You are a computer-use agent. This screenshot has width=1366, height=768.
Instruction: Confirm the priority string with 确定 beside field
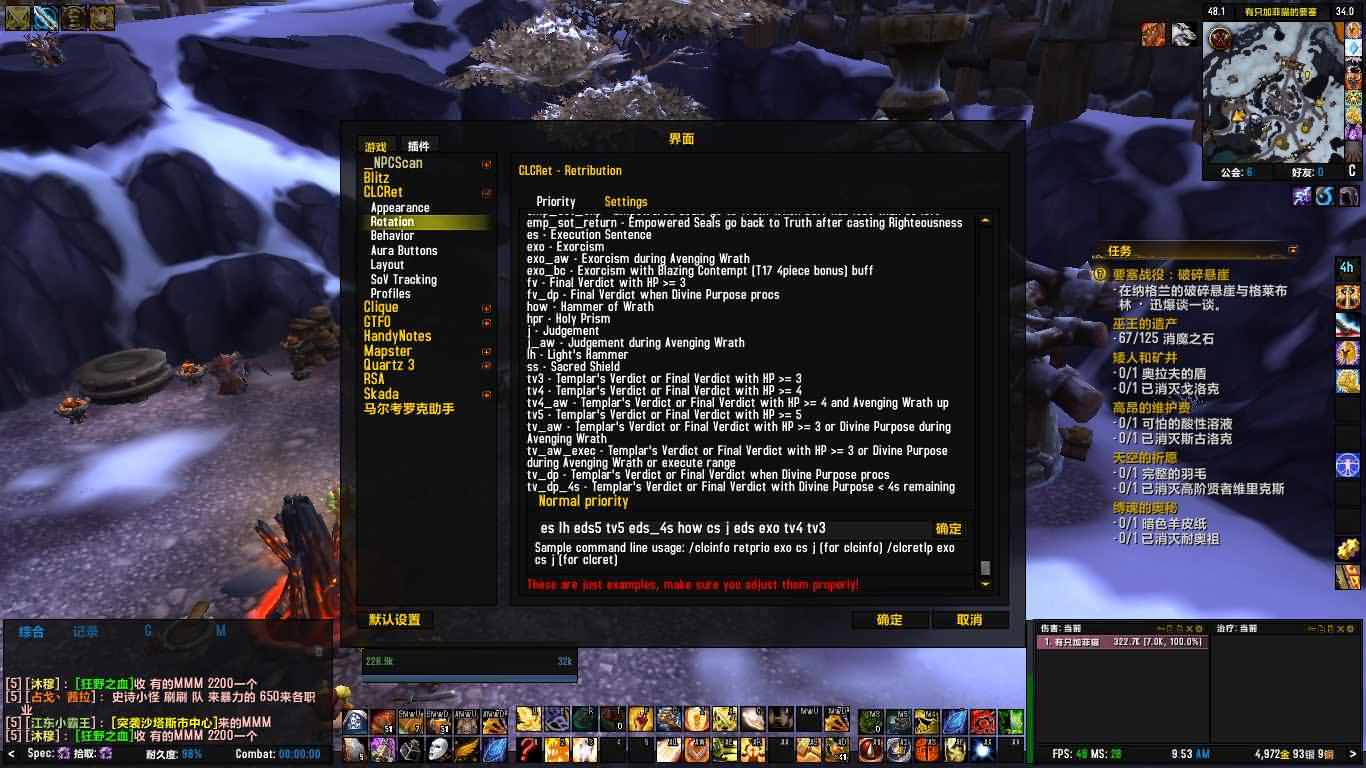click(948, 528)
